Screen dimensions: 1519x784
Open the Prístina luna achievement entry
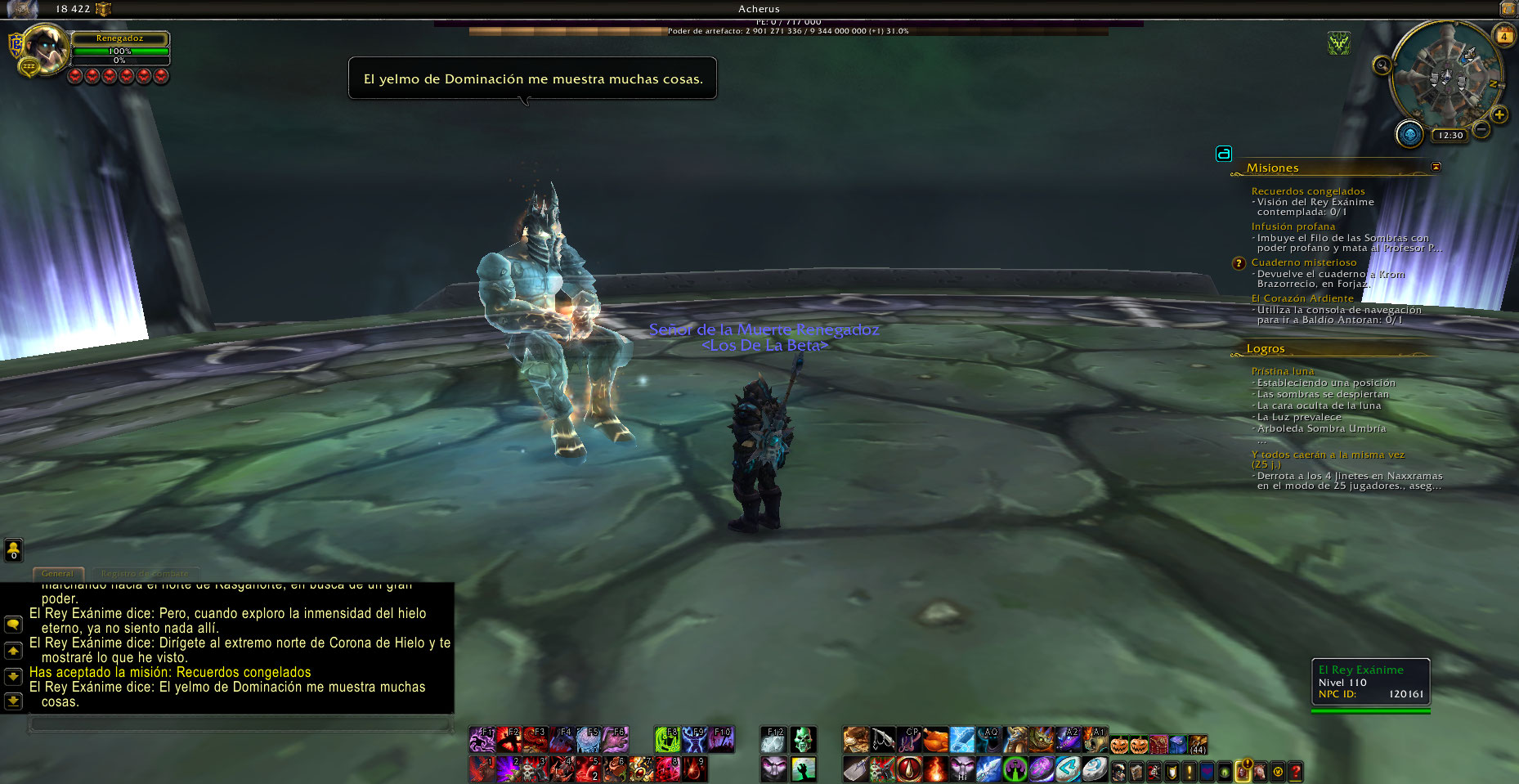[1282, 371]
